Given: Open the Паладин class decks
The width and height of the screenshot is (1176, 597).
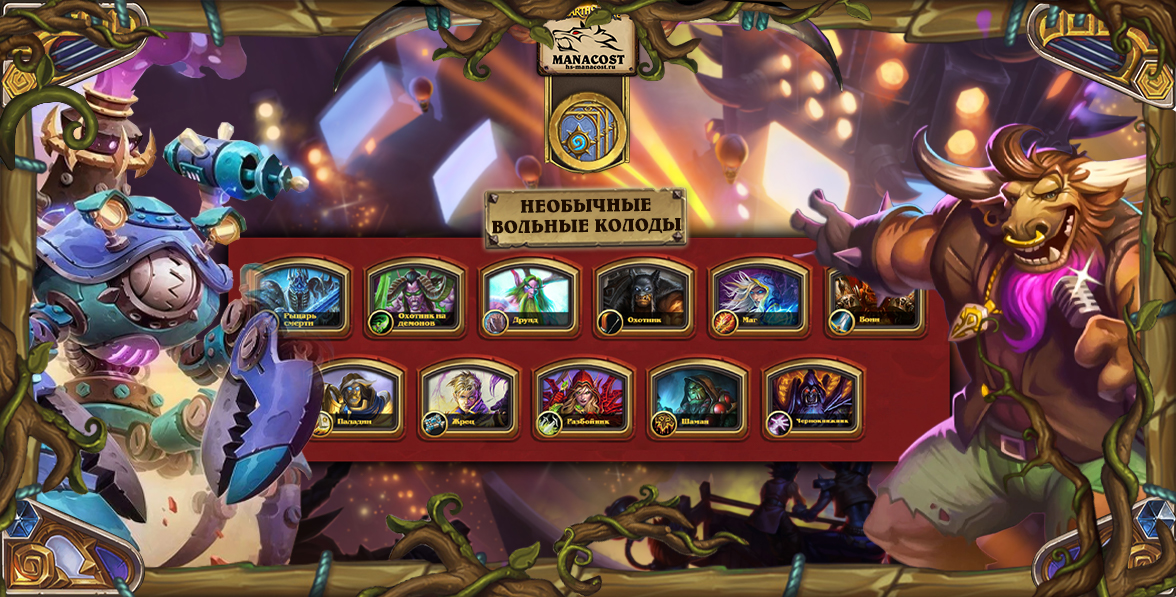Looking at the screenshot, I should pos(356,399).
